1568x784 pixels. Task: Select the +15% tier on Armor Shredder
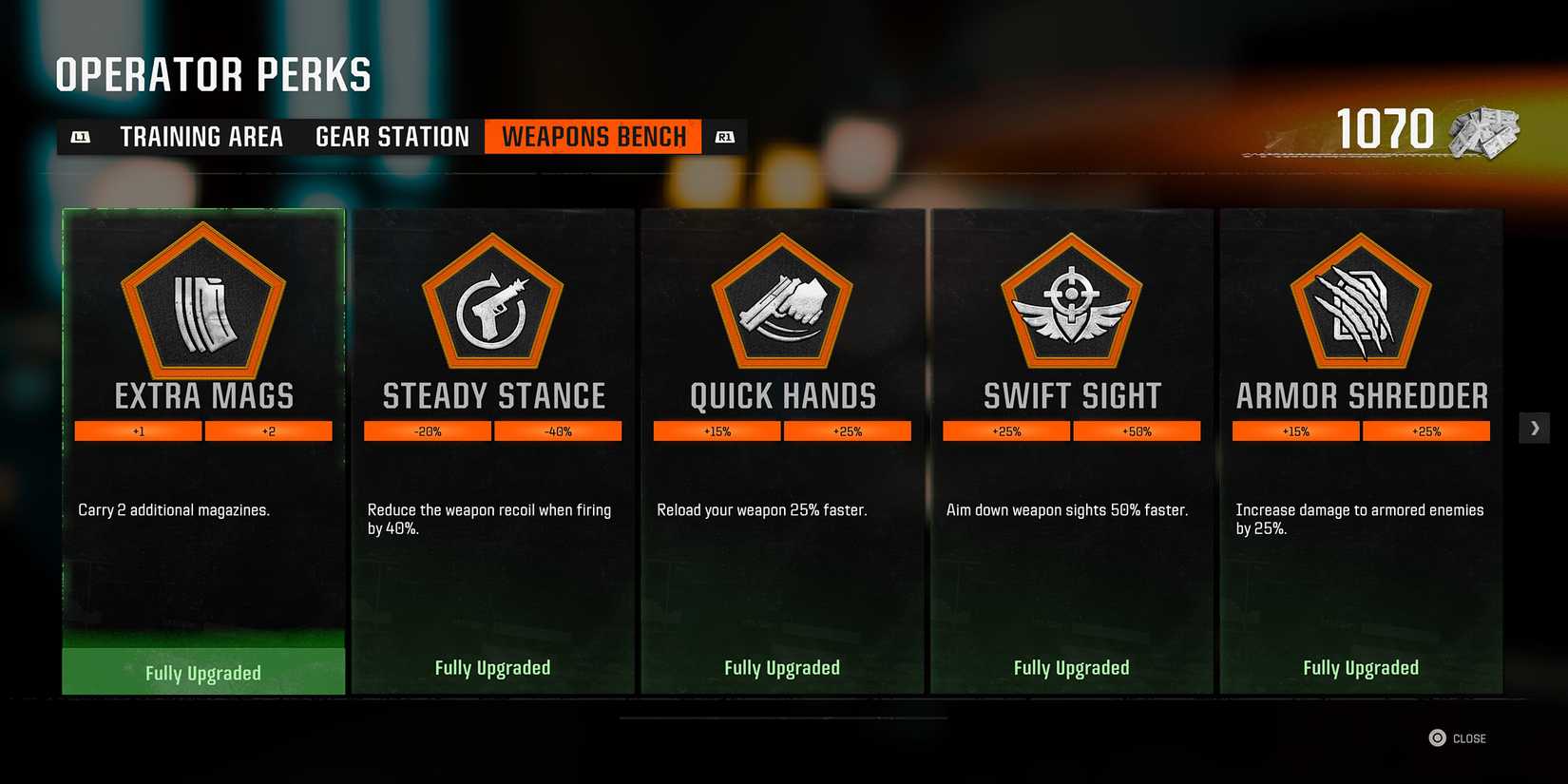pyautogui.click(x=1294, y=430)
